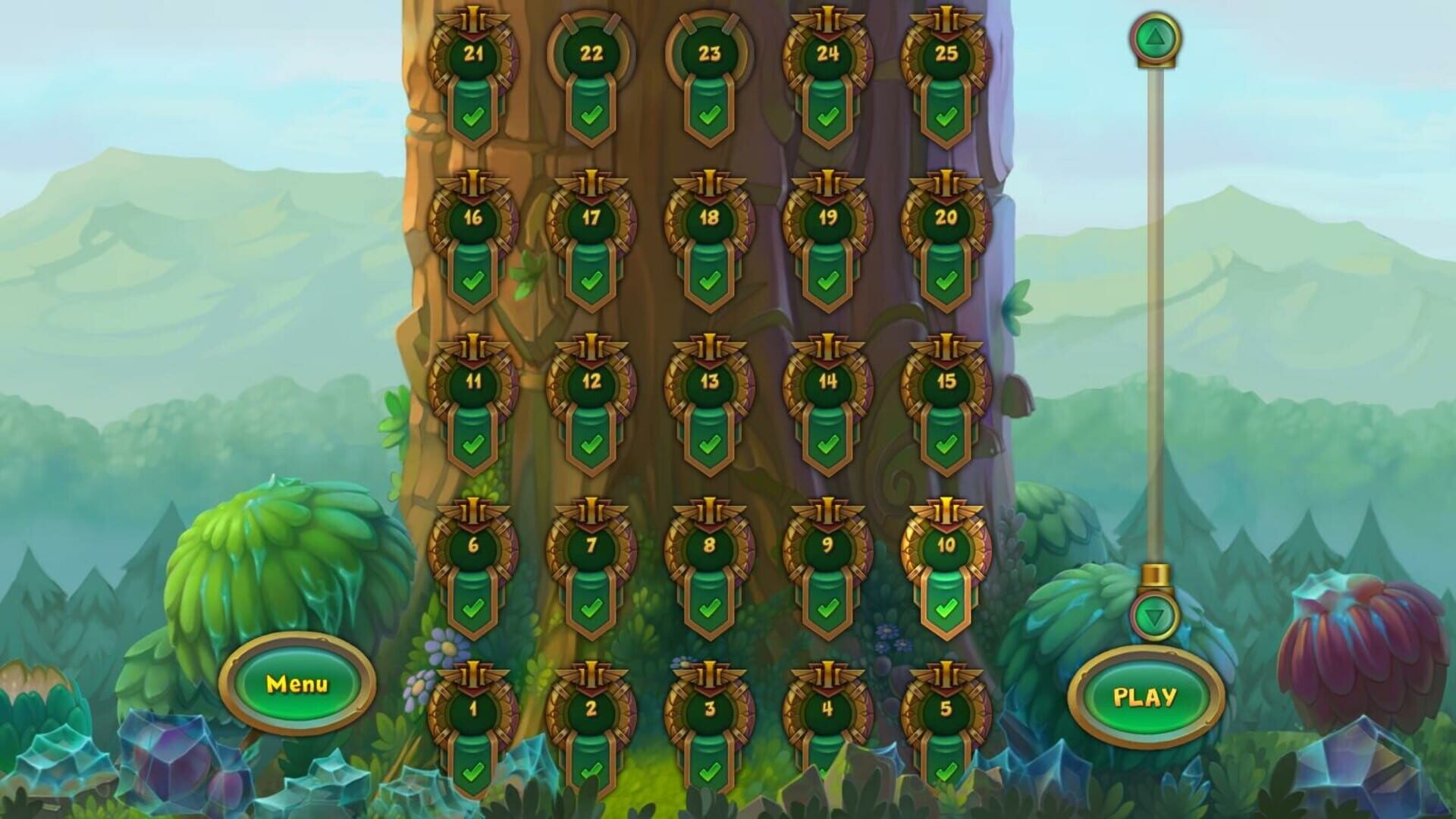This screenshot has height=819, width=1456.
Task: Select level 25 medallion
Action: (948, 55)
